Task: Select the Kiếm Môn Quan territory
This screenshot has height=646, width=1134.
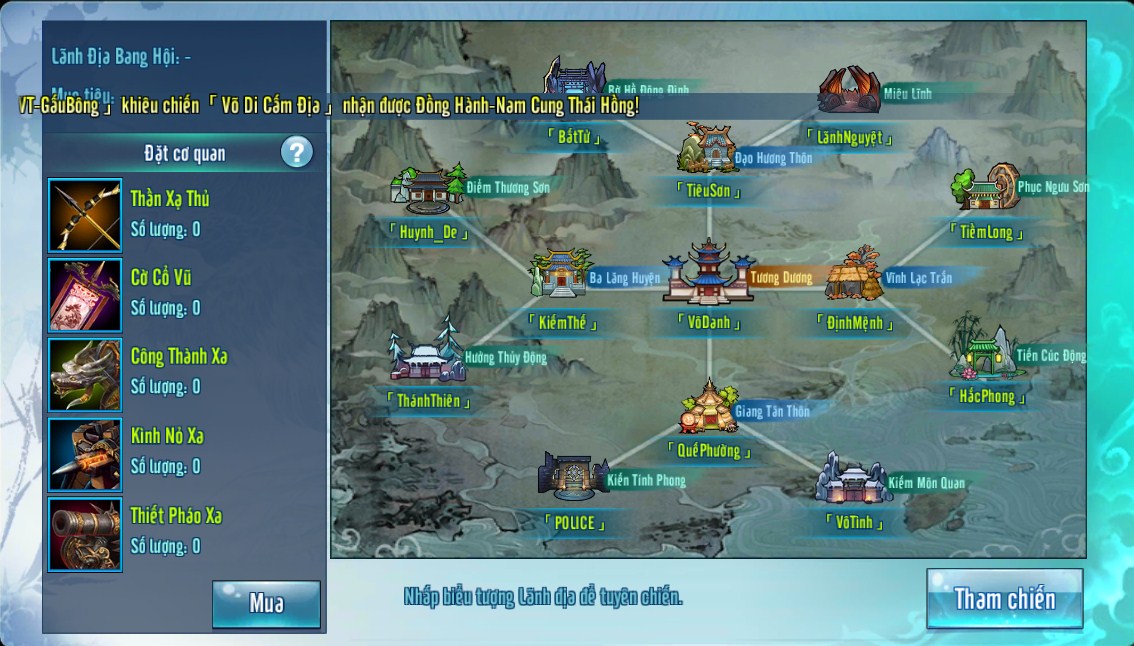Action: point(851,480)
